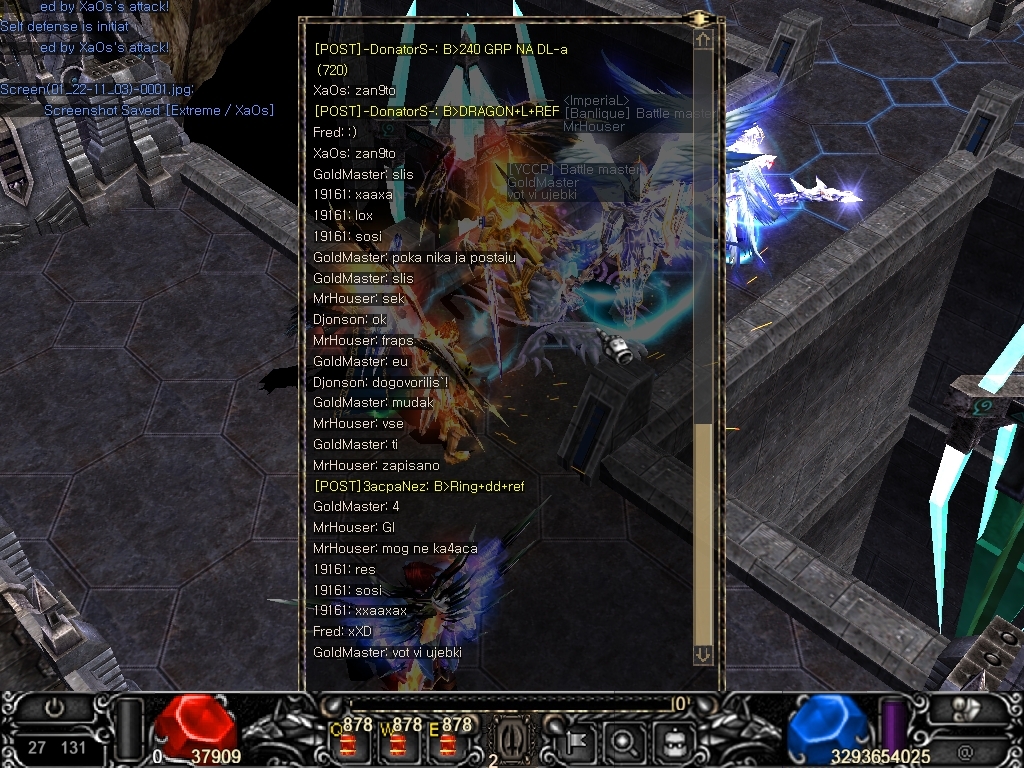Click the button above the @ button

click(x=966, y=707)
